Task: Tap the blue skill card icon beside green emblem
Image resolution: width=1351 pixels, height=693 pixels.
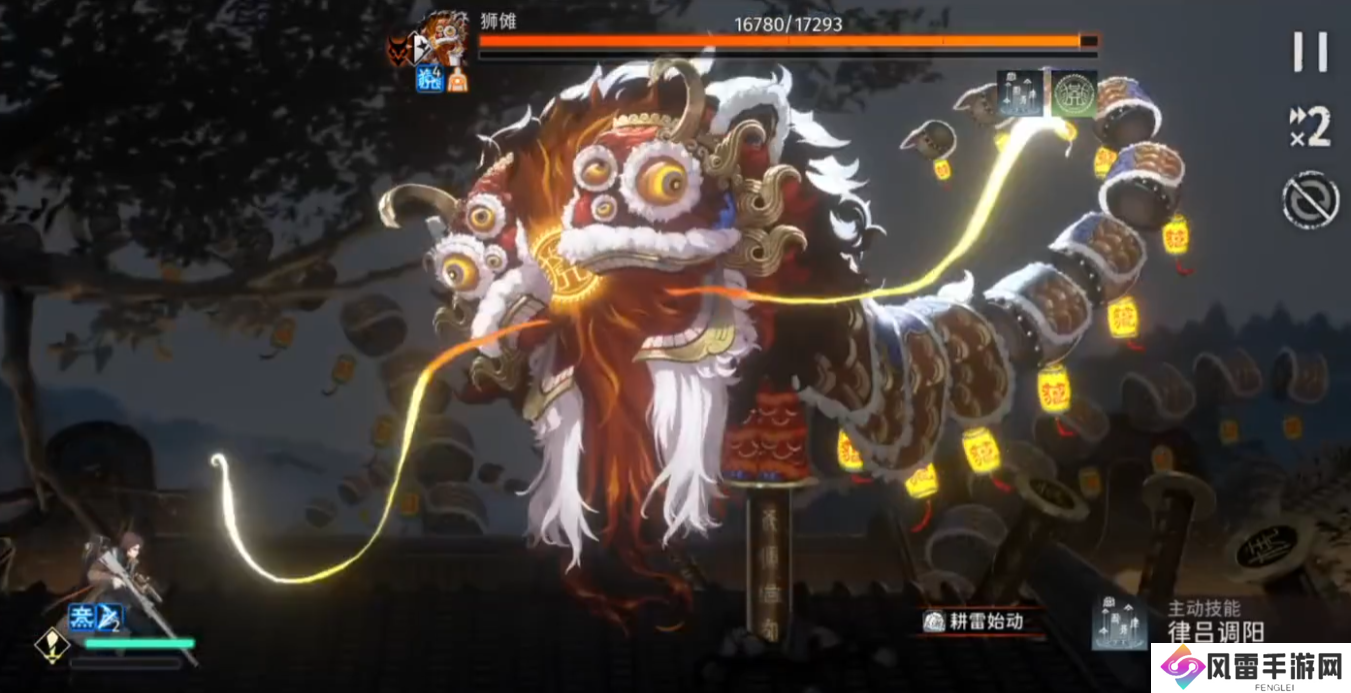Action: (x=1021, y=93)
